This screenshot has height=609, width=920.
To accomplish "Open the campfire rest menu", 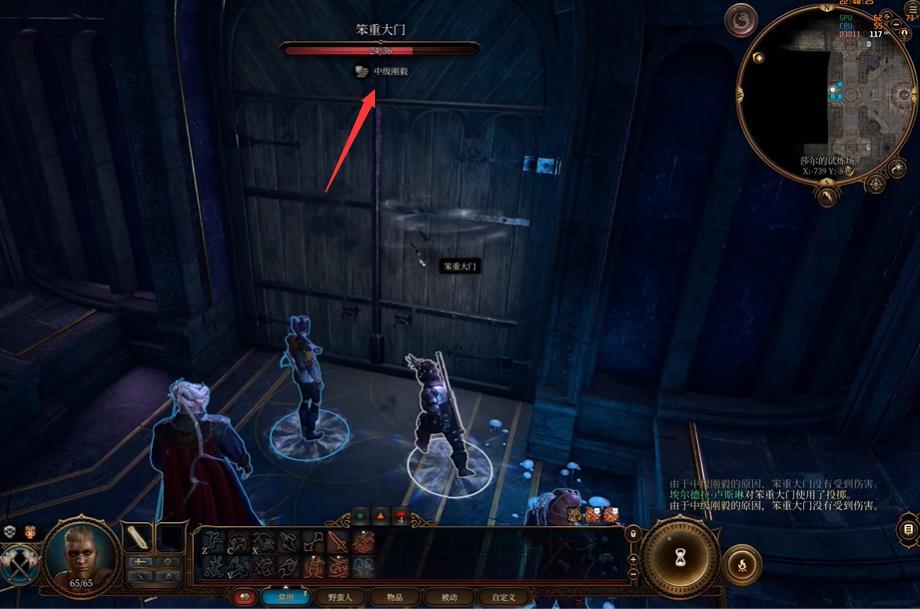I will pos(742,566).
